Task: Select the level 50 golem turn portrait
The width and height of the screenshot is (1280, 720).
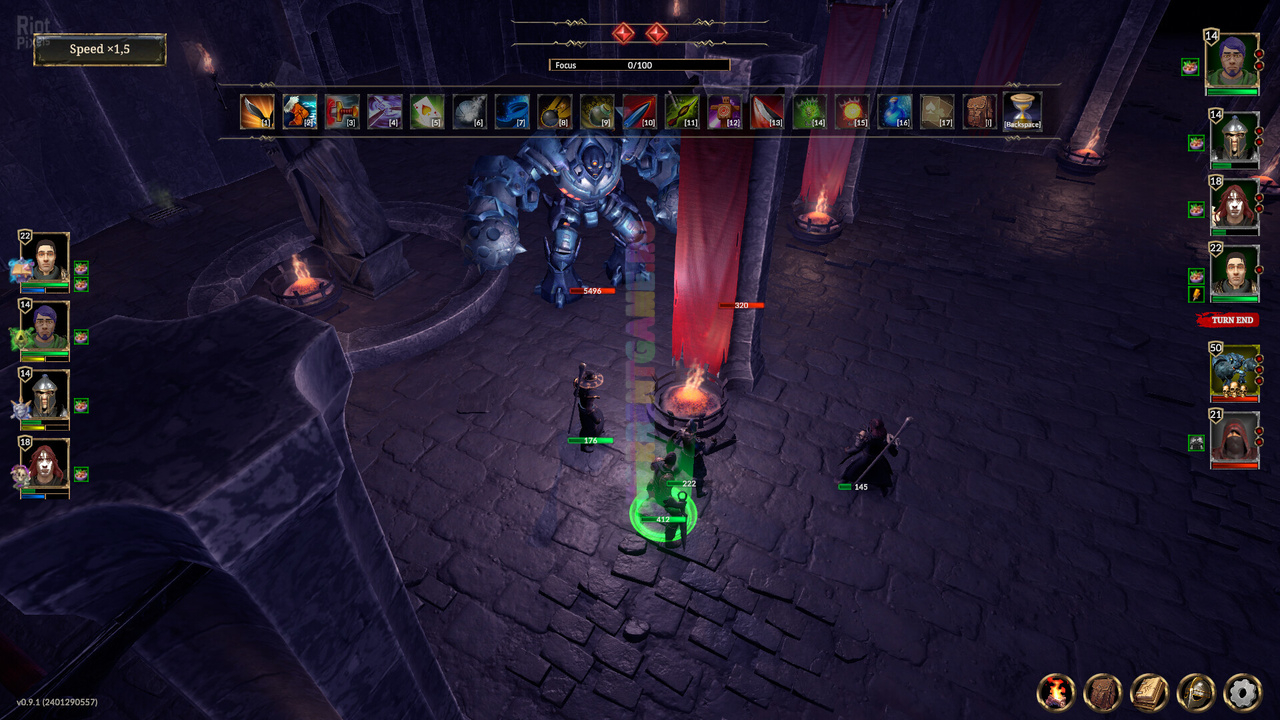Action: pos(1233,372)
